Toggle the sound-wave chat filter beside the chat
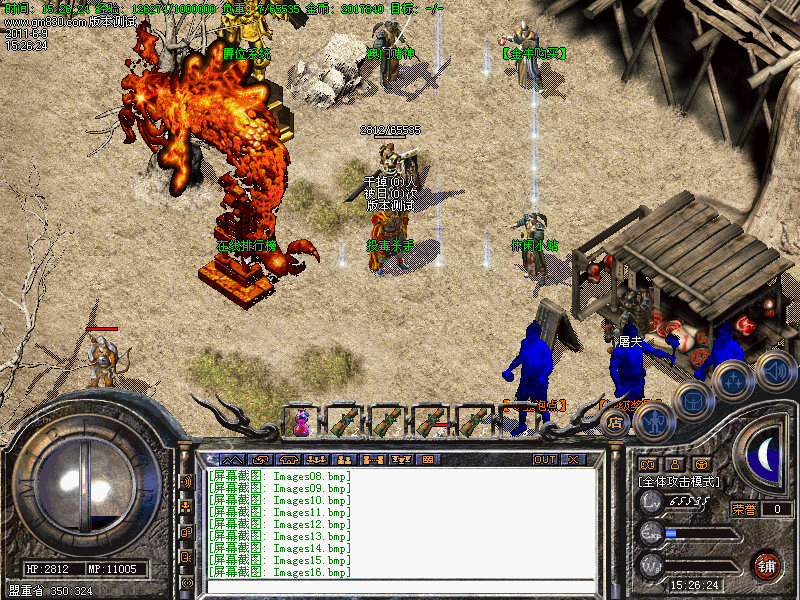This screenshot has height=600, width=800. point(186,482)
